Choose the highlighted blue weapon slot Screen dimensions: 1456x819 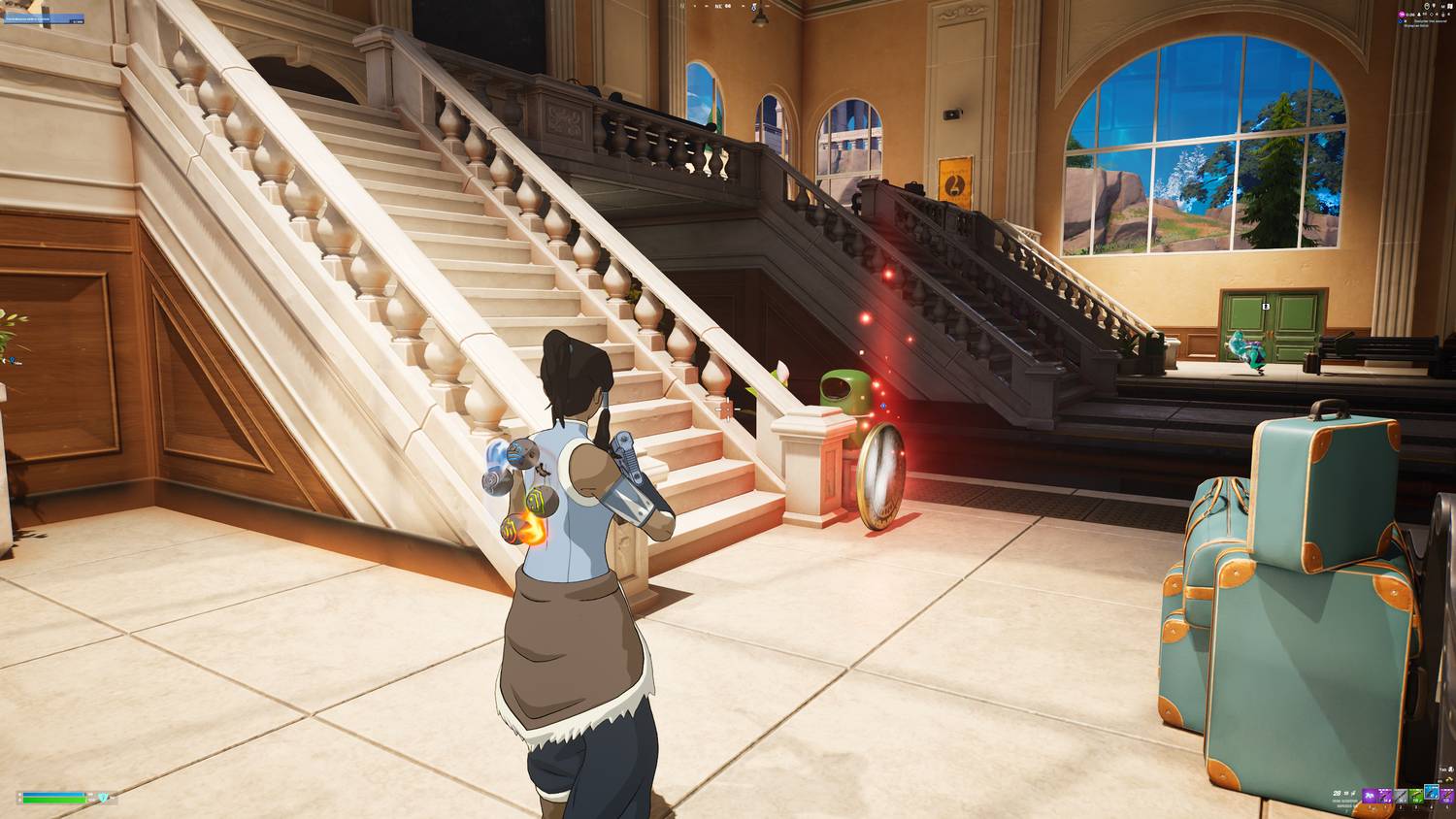point(1432,793)
